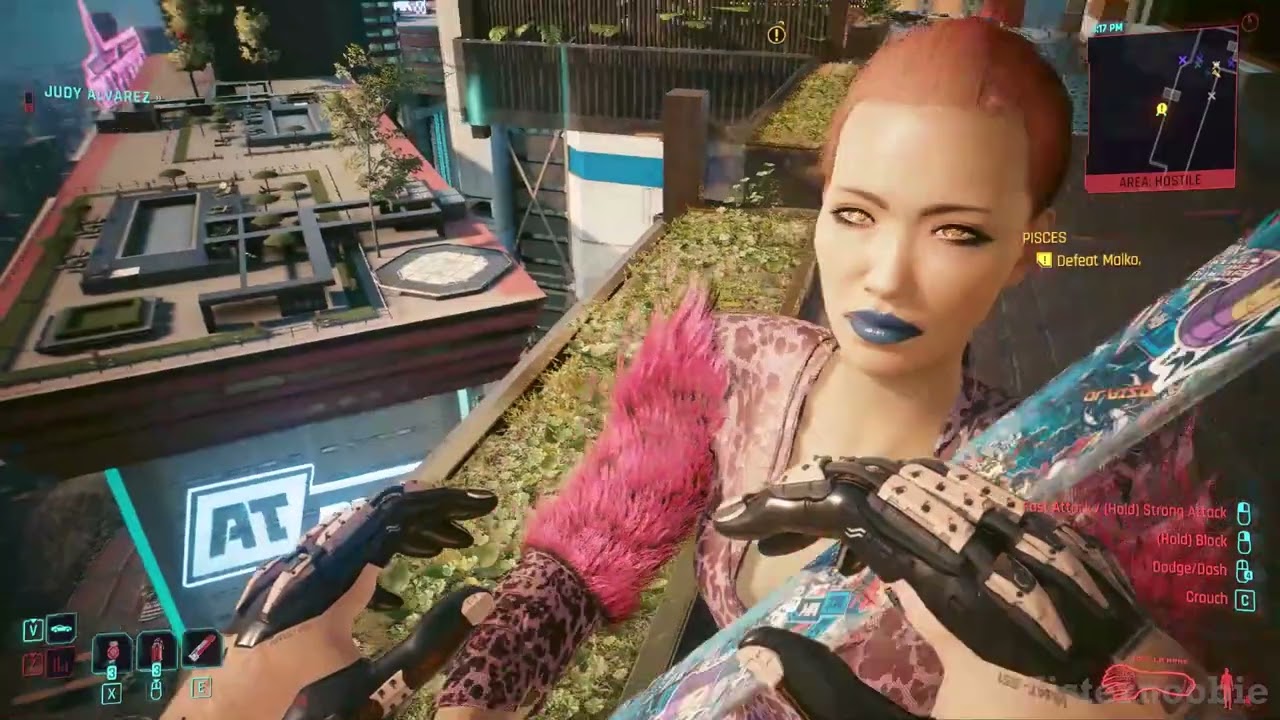Screen dimensions: 1280x720
Task: Click the vehicle summon car icon
Action: coord(60,628)
